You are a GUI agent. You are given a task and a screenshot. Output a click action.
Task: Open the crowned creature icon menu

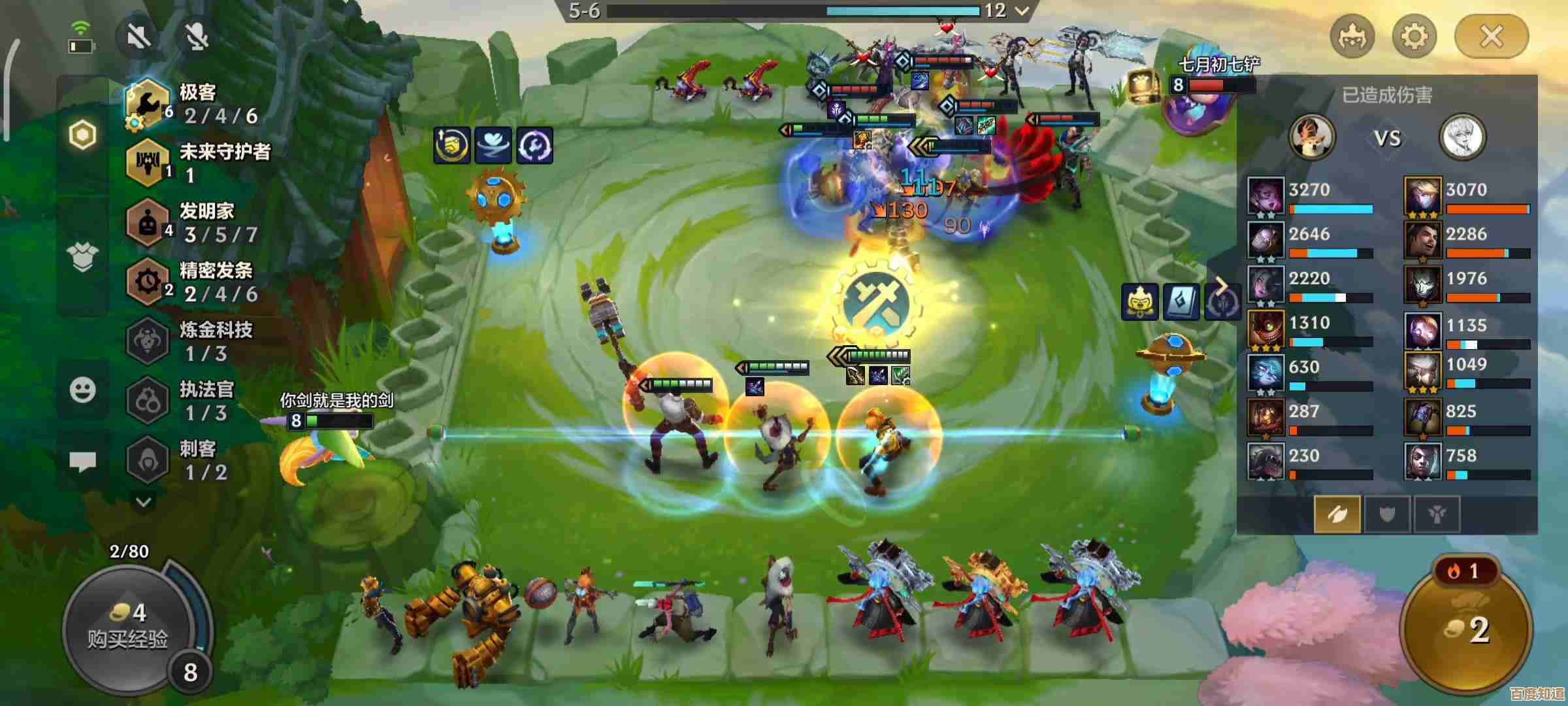click(x=1352, y=37)
